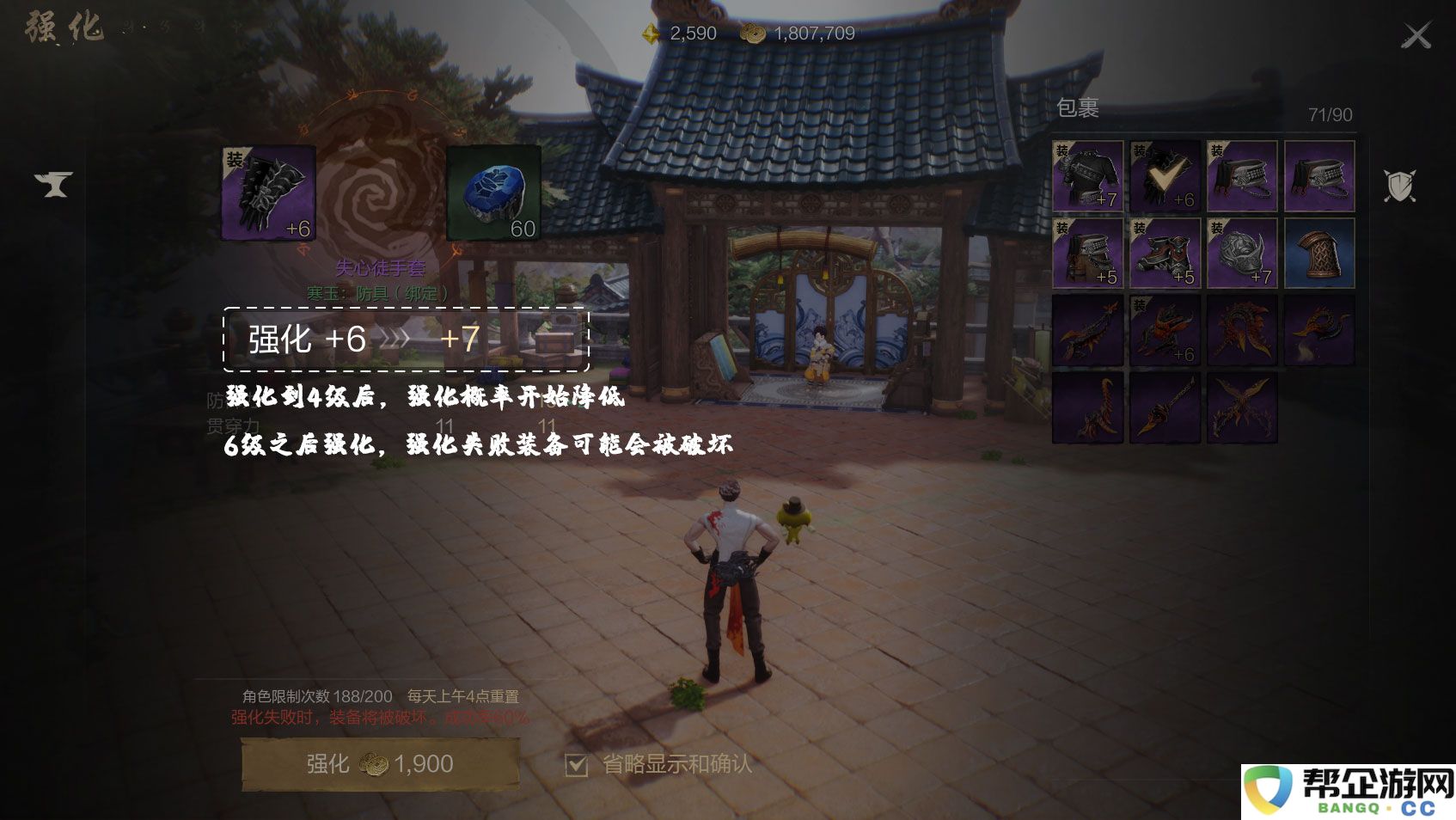Close the enhancement screen
The width and height of the screenshot is (1456, 820).
[1416, 36]
